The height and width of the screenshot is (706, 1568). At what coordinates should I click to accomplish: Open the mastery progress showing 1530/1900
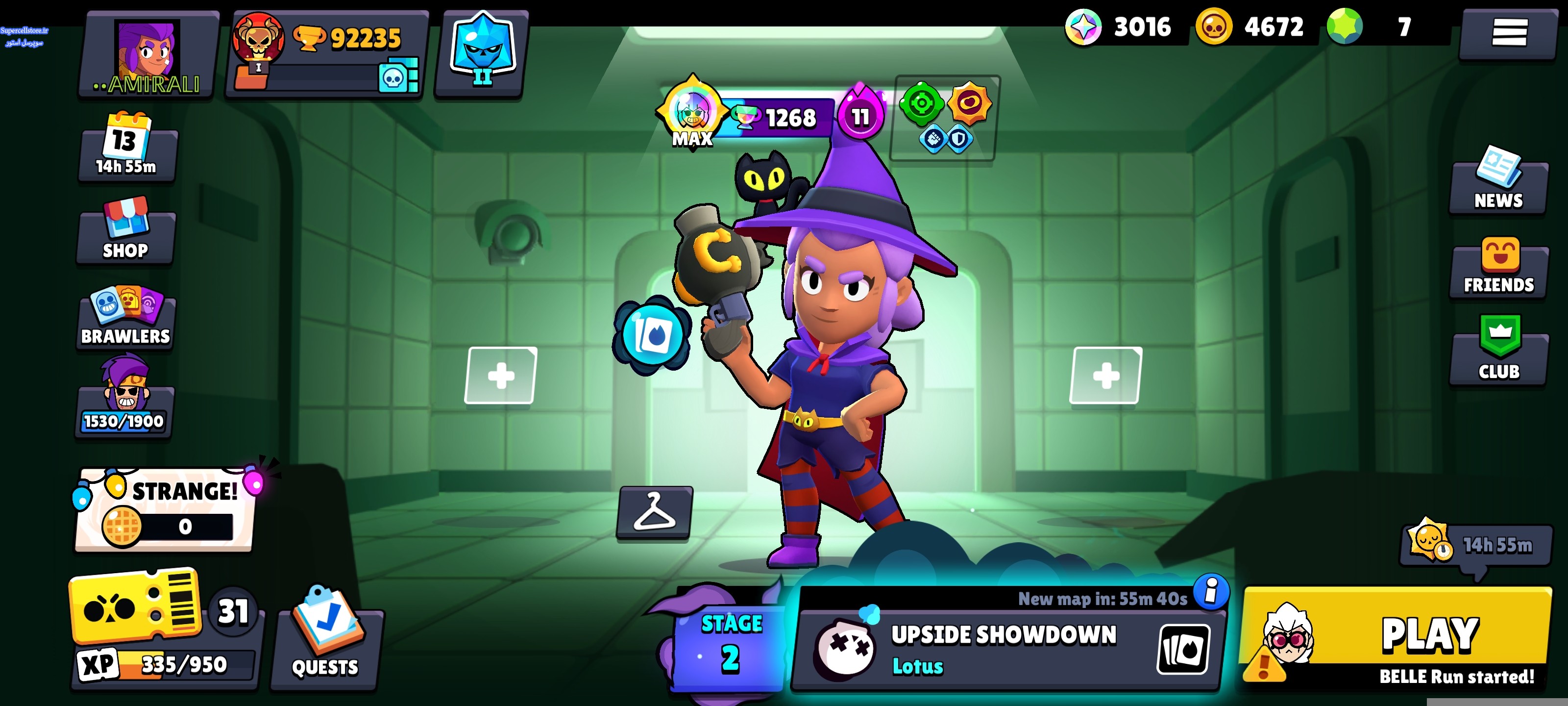pyautogui.click(x=125, y=399)
